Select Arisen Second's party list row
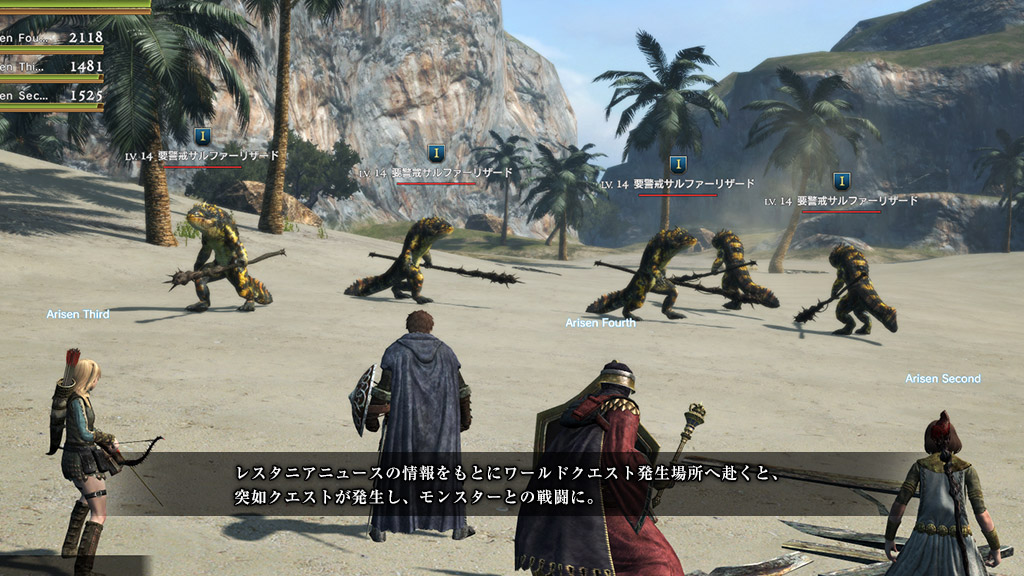 point(52,95)
